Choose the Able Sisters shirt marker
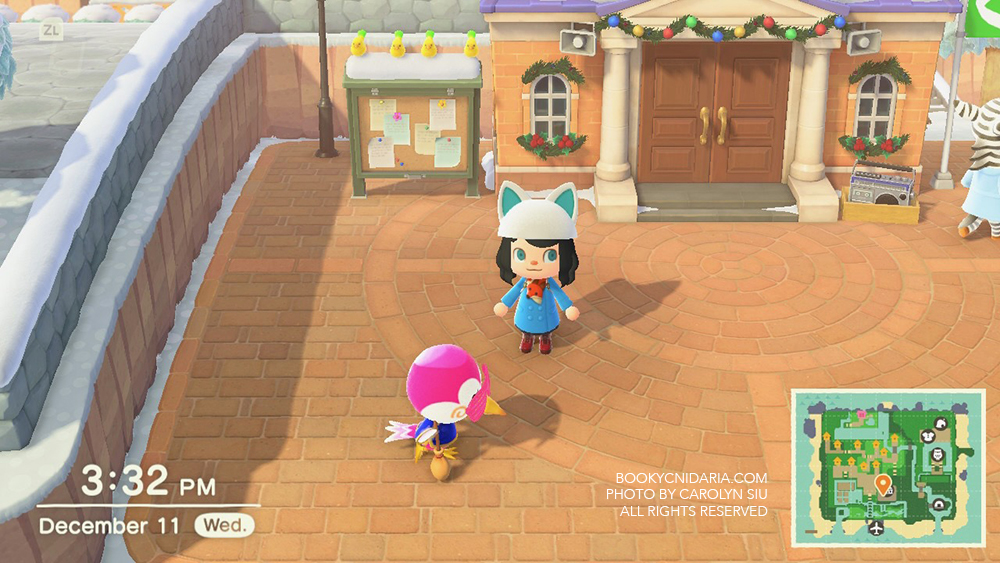The image size is (1000, 563). click(x=927, y=436)
